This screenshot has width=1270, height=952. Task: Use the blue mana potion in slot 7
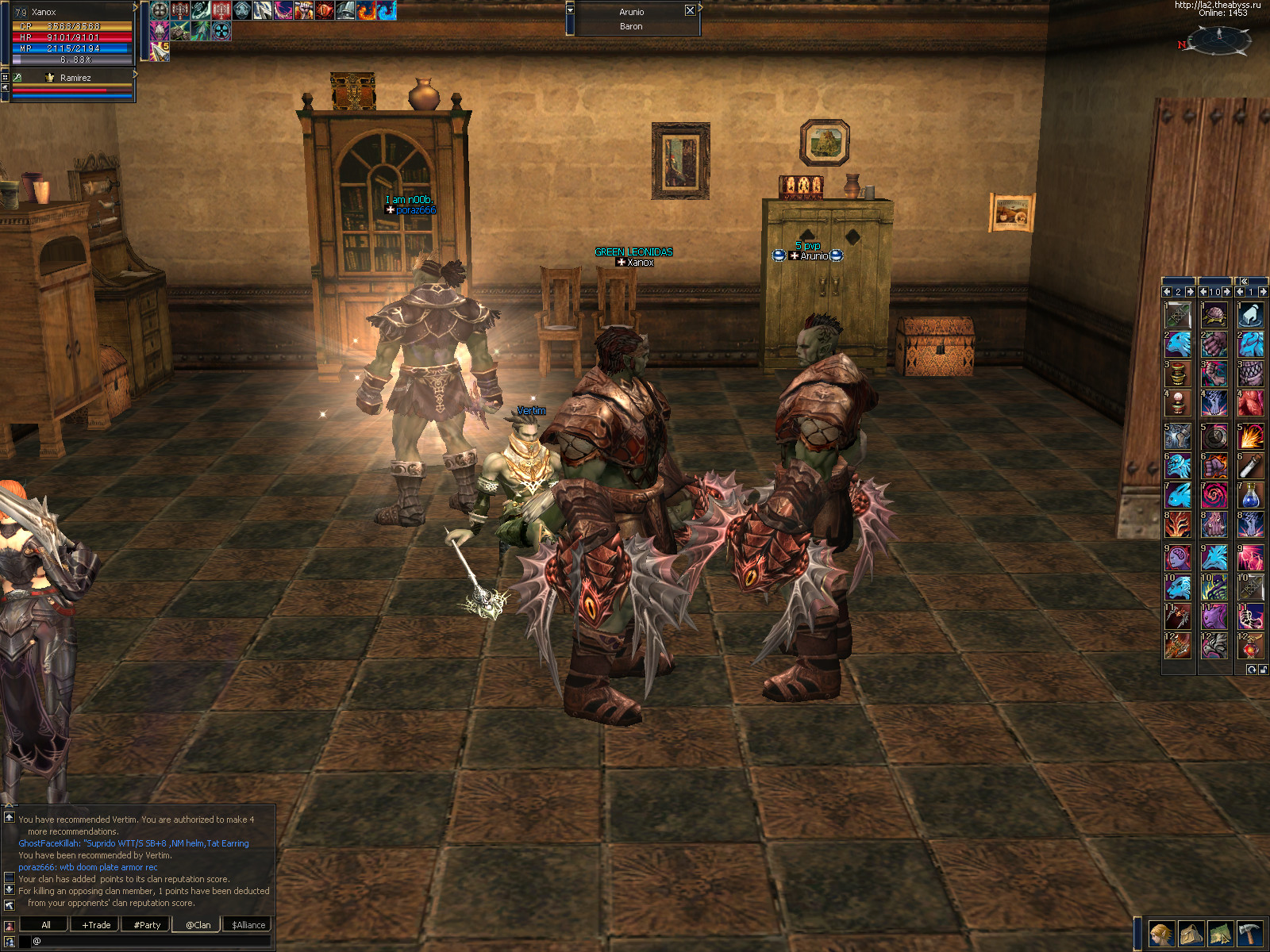click(x=1250, y=496)
